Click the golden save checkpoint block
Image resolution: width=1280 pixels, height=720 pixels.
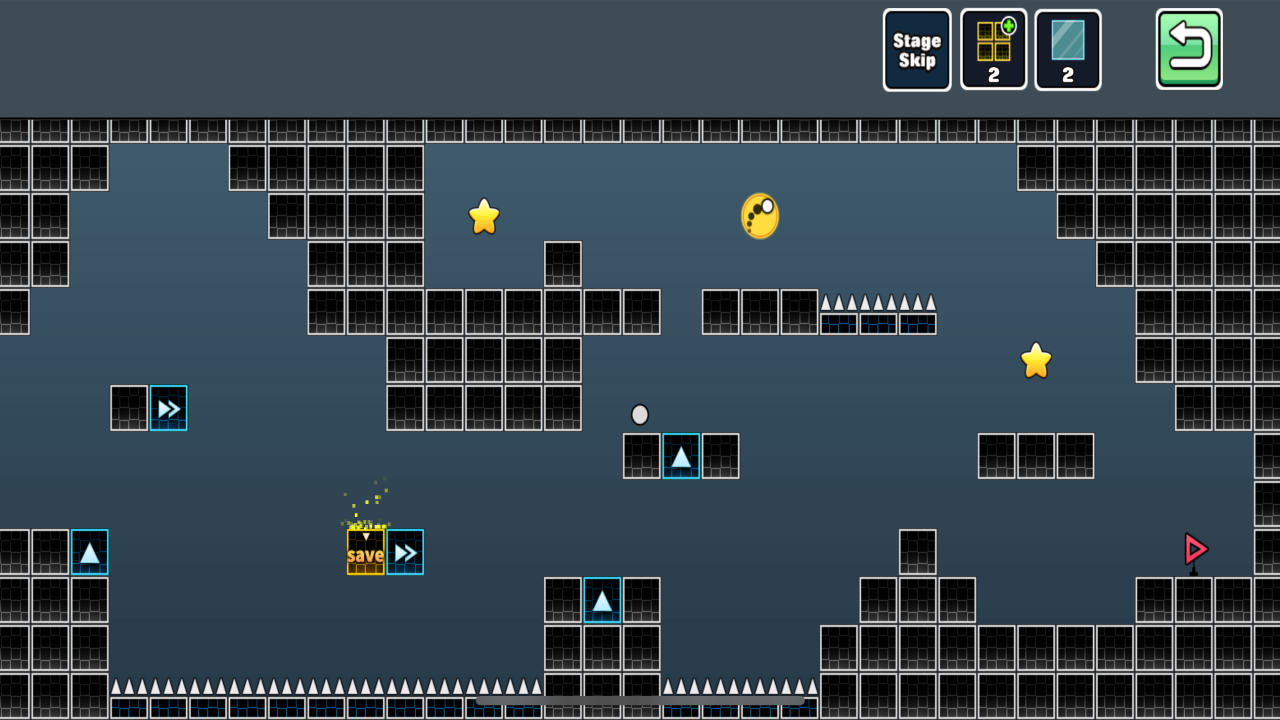pos(365,551)
